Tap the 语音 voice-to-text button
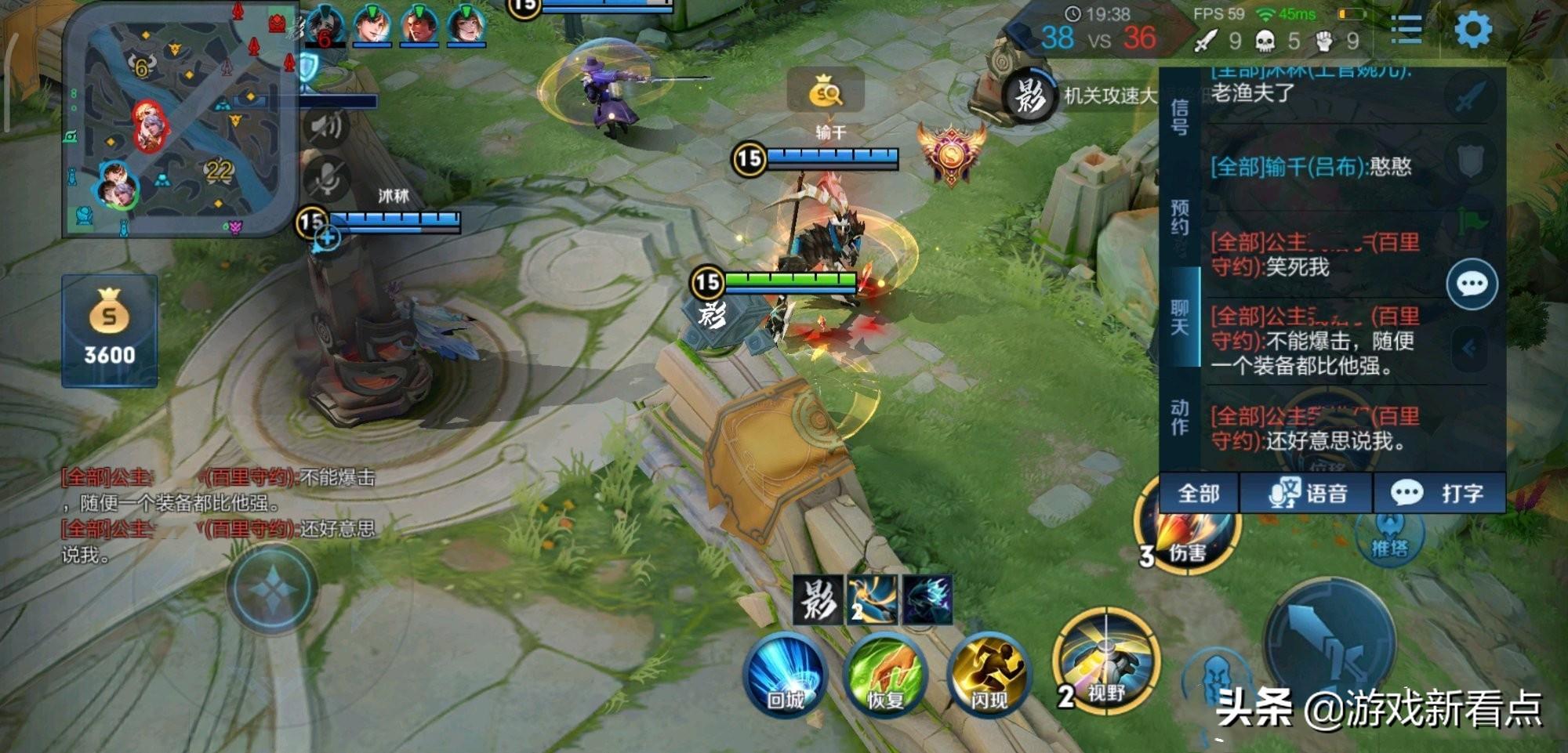Viewport: 1568px width, 753px height. pyautogui.click(x=1307, y=493)
